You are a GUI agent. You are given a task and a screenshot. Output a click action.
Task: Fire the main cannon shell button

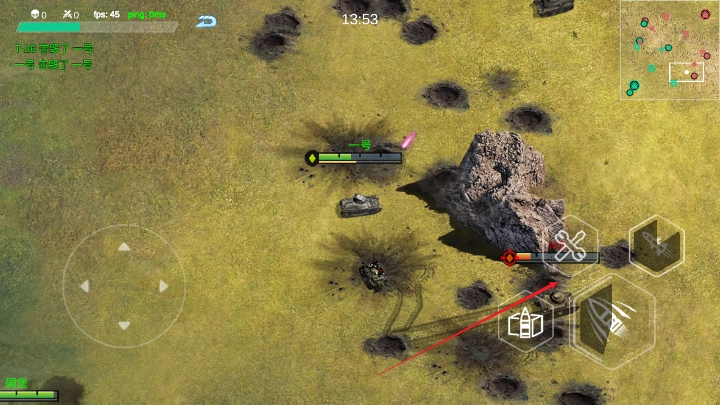pos(612,319)
